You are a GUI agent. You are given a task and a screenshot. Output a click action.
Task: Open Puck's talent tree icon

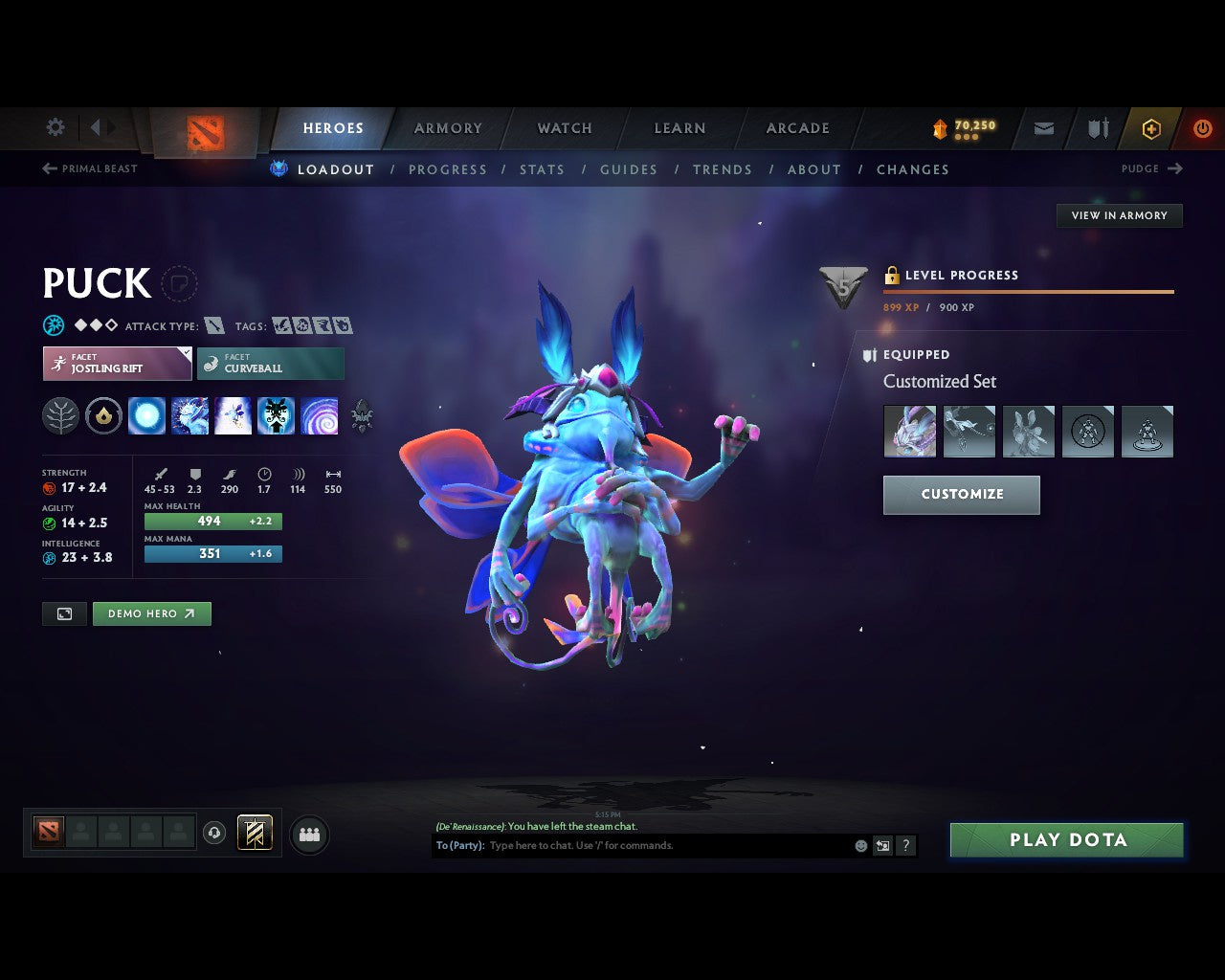point(60,415)
